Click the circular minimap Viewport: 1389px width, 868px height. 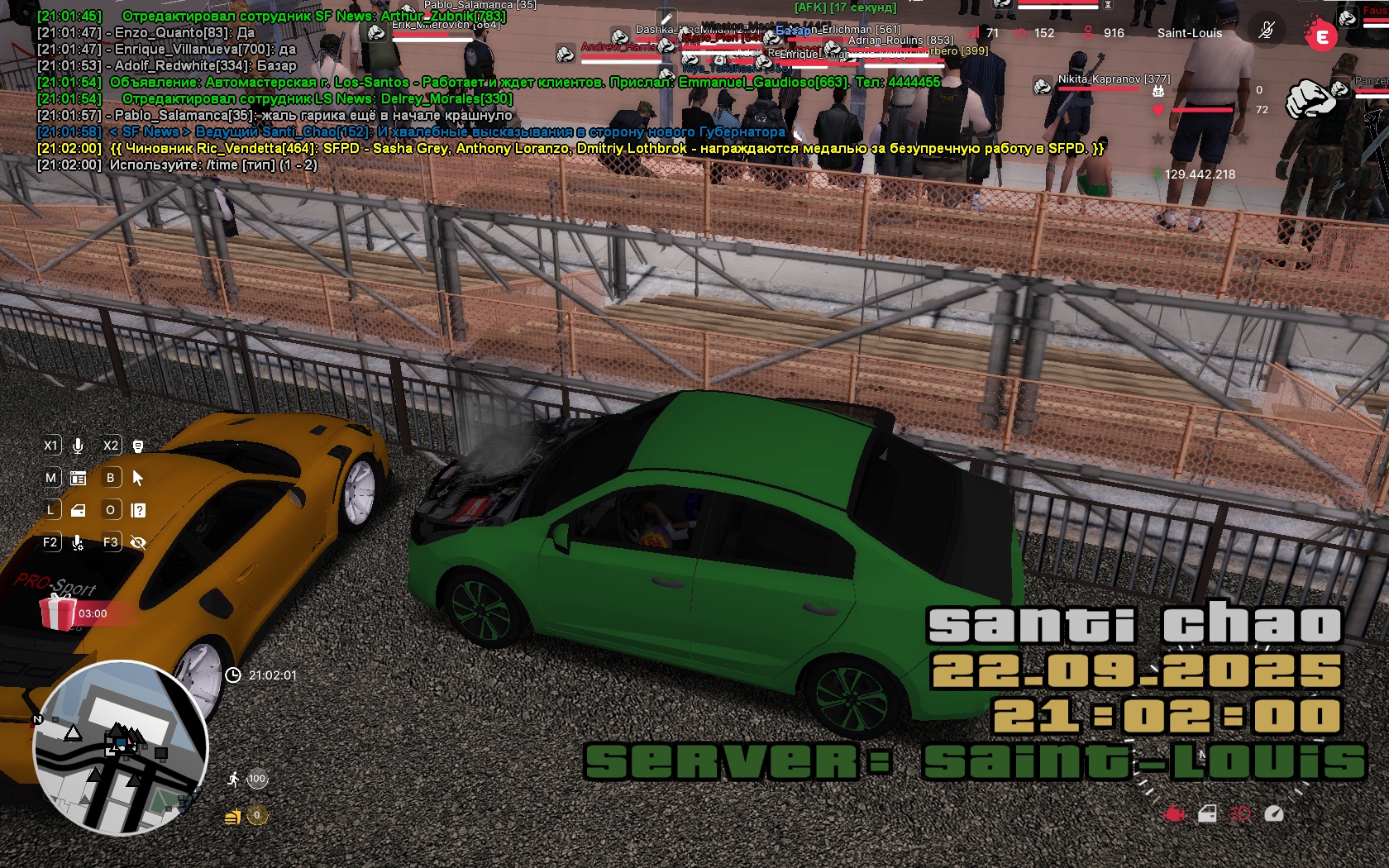pyautogui.click(x=121, y=747)
